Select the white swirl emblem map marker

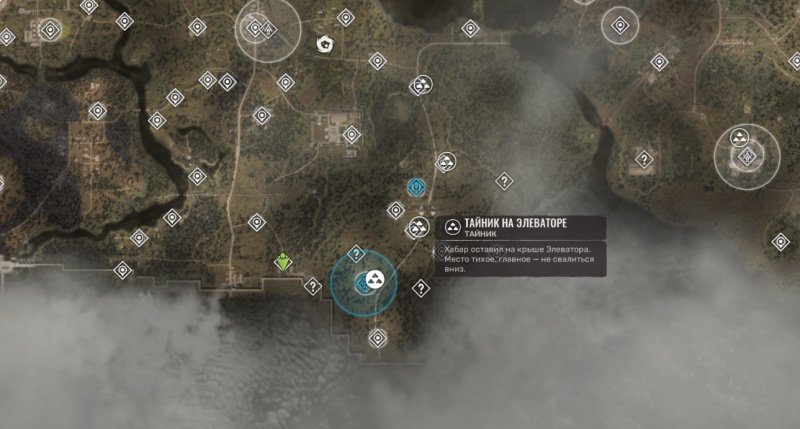(325, 44)
